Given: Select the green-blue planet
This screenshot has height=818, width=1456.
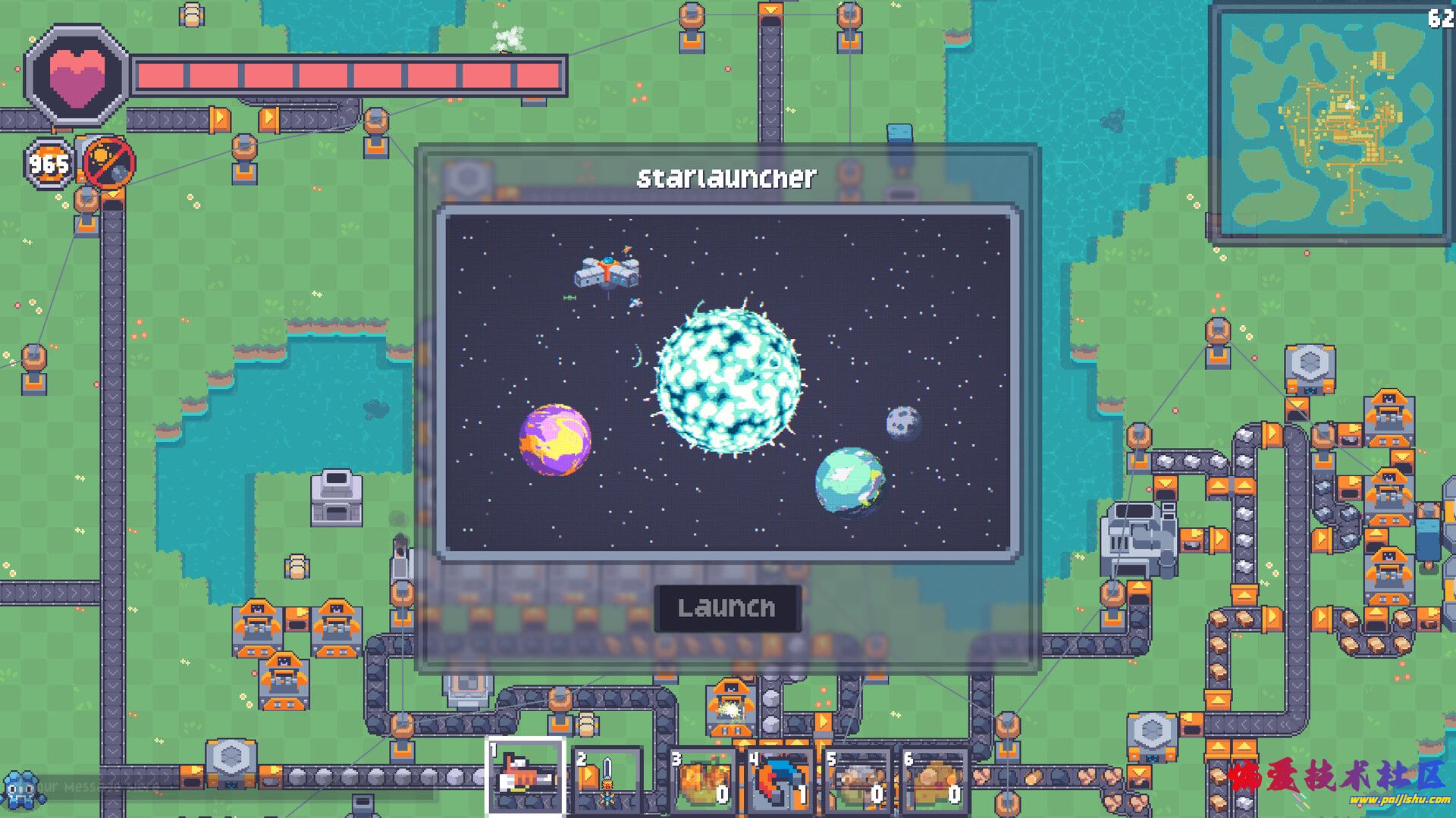Looking at the screenshot, I should [849, 481].
